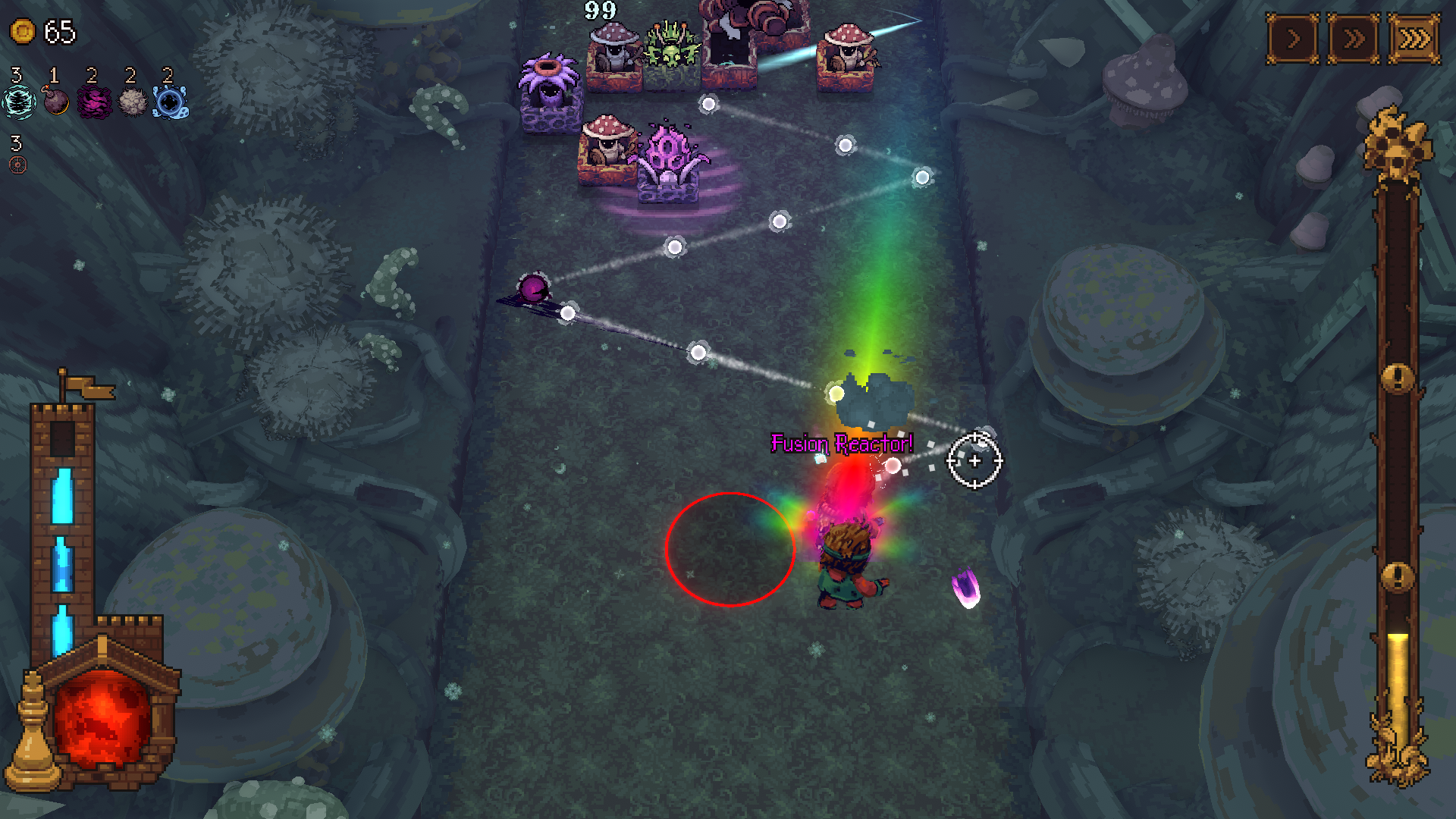Set game speed to single arrow

coord(1293,38)
